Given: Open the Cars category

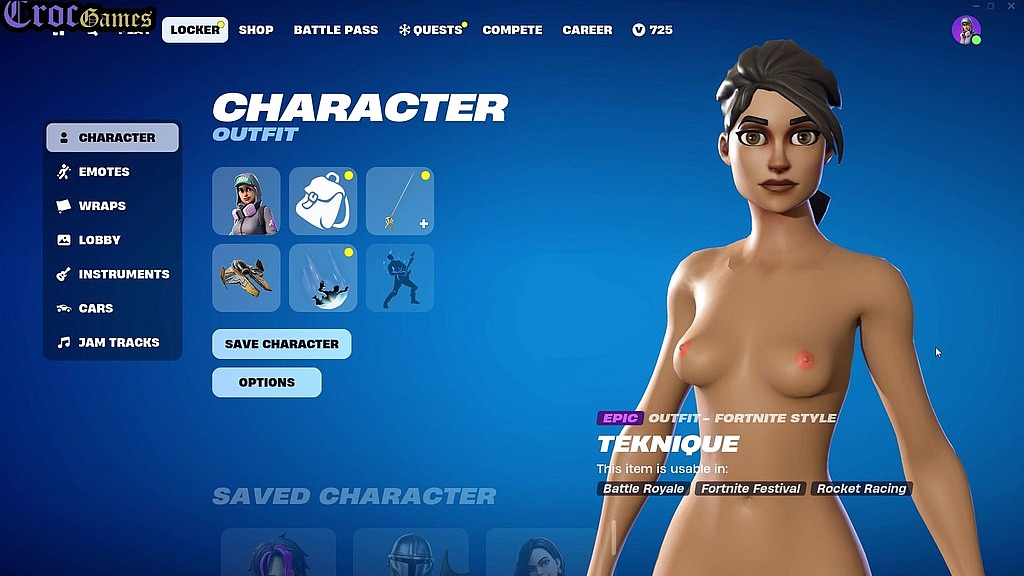Looking at the screenshot, I should click(96, 308).
